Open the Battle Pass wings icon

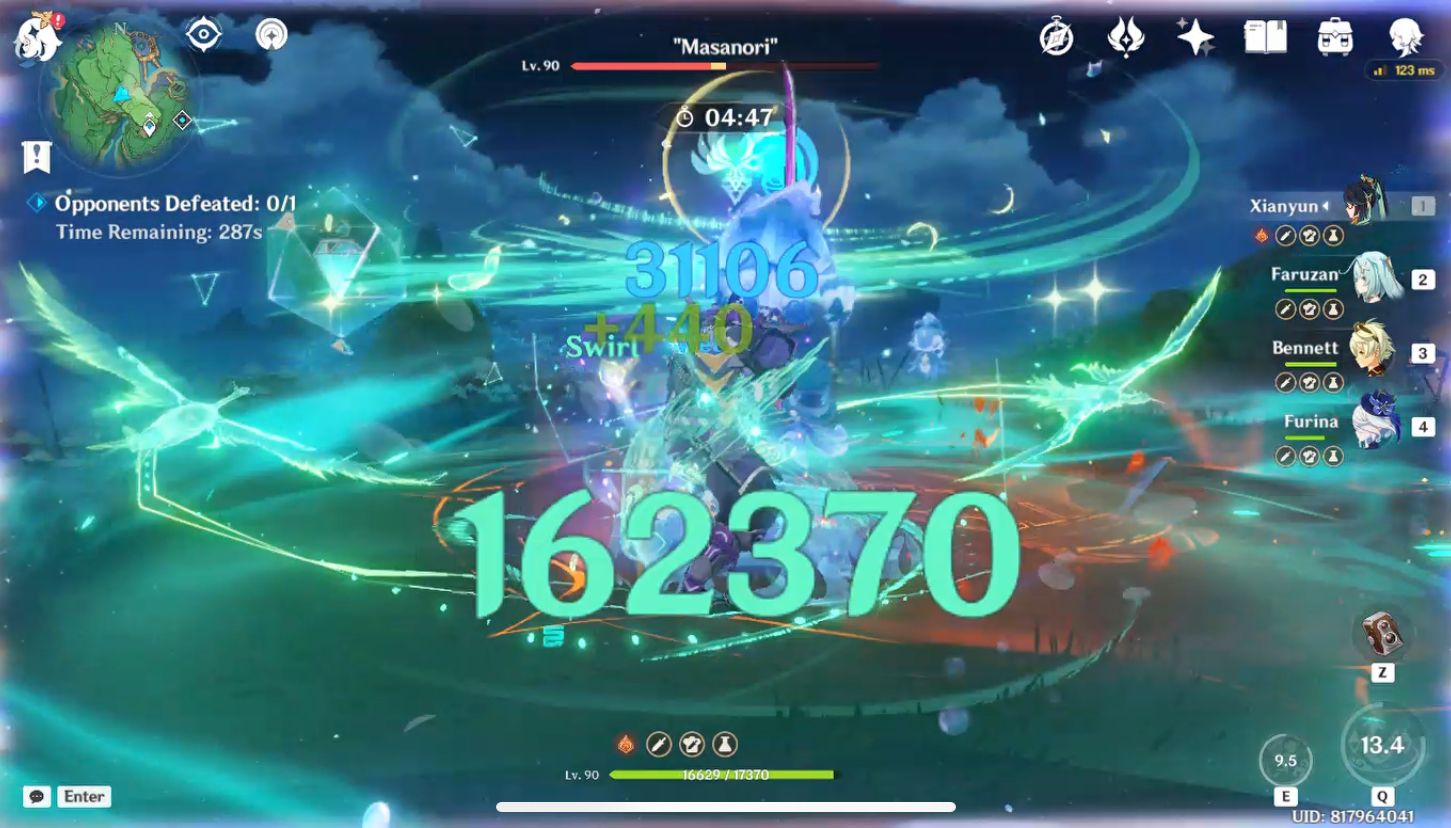(1128, 40)
